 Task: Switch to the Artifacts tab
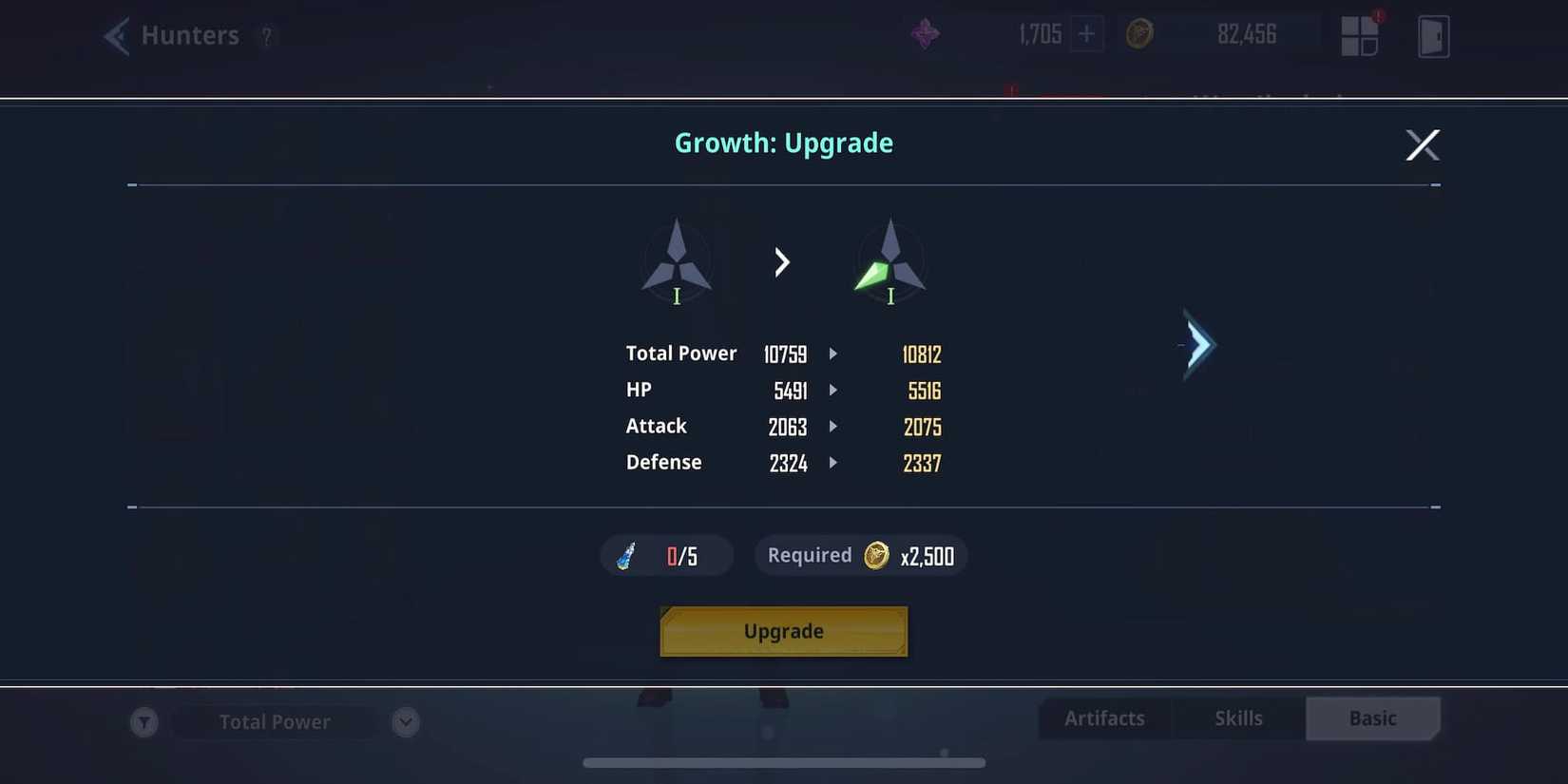(1104, 718)
